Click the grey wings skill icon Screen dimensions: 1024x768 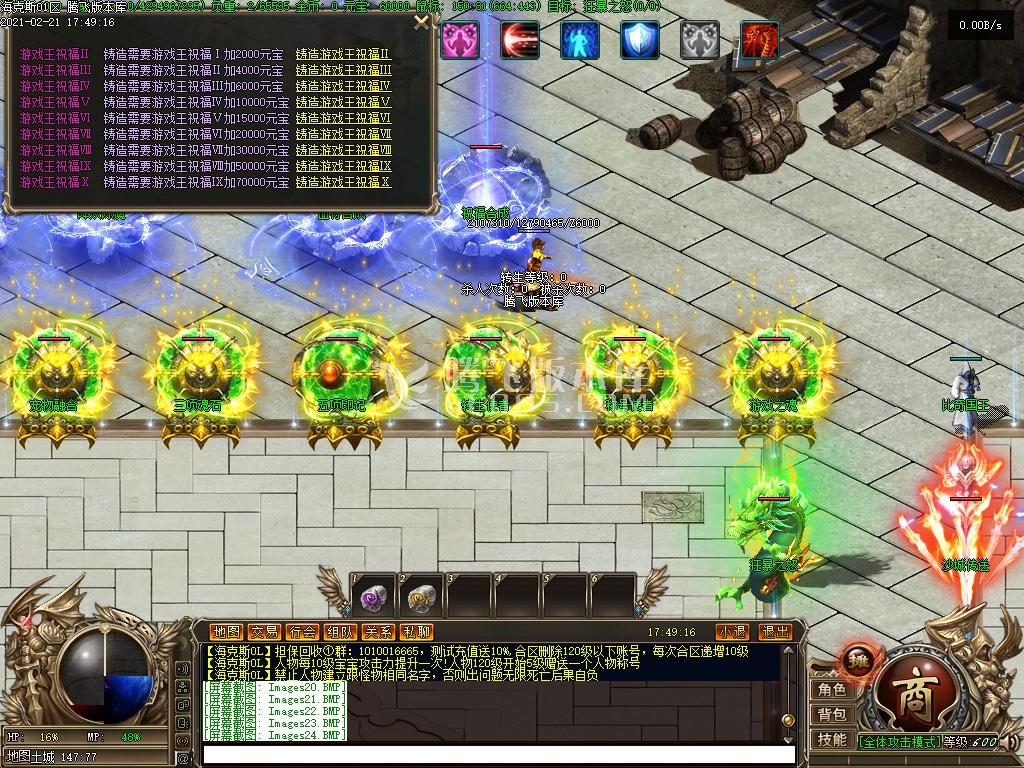tap(700, 40)
